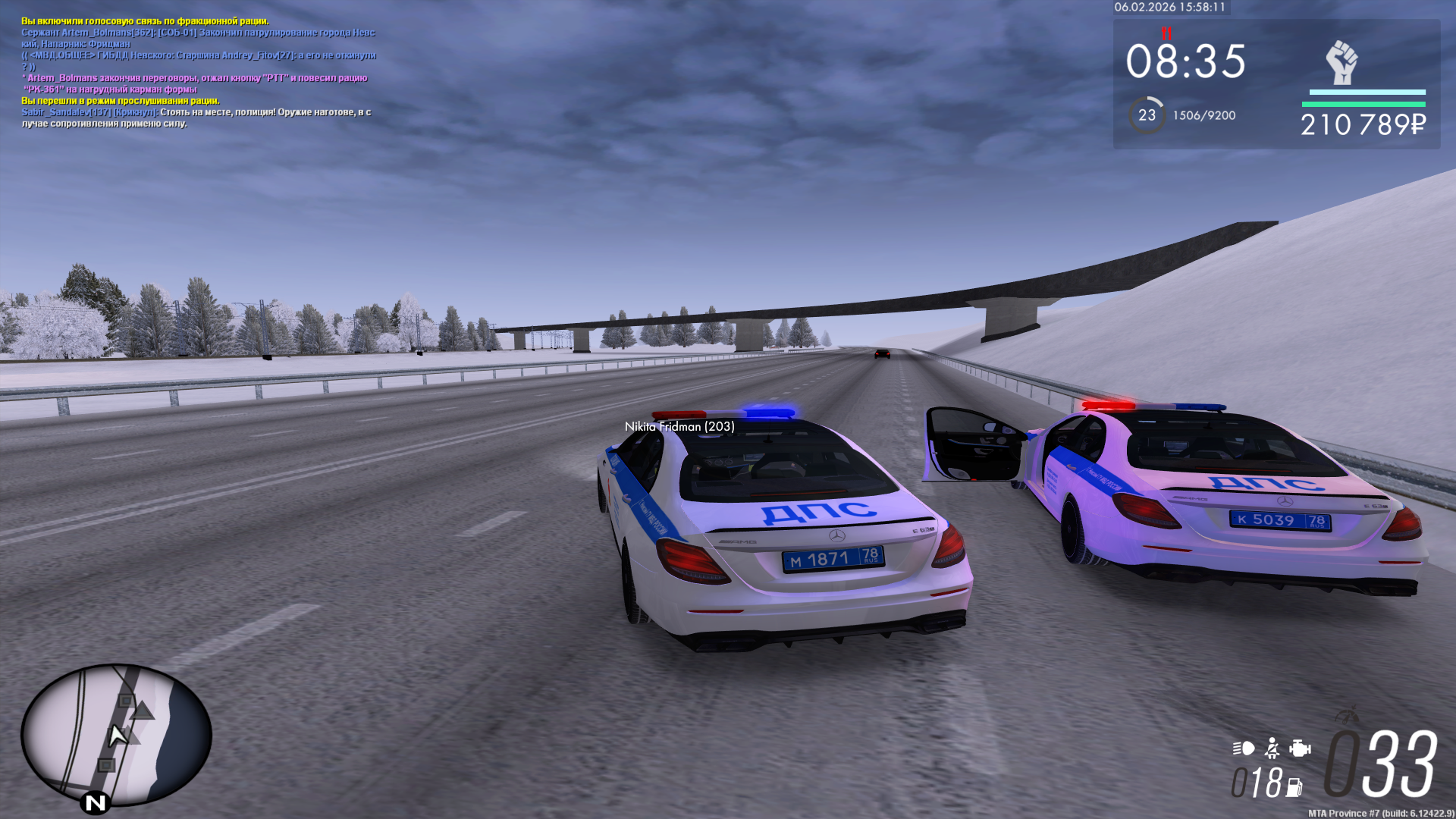The height and width of the screenshot is (819, 1456).
Task: Toggle the headlights indicator icon
Action: click(1243, 748)
